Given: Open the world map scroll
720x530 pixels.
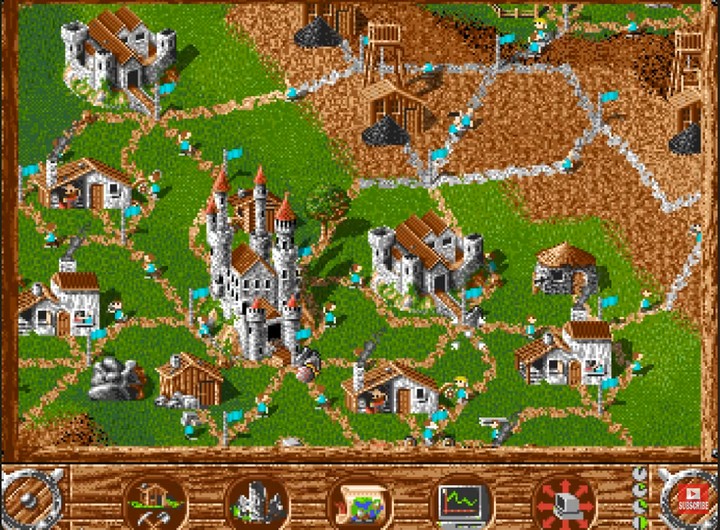Looking at the screenshot, I should coord(358,498).
